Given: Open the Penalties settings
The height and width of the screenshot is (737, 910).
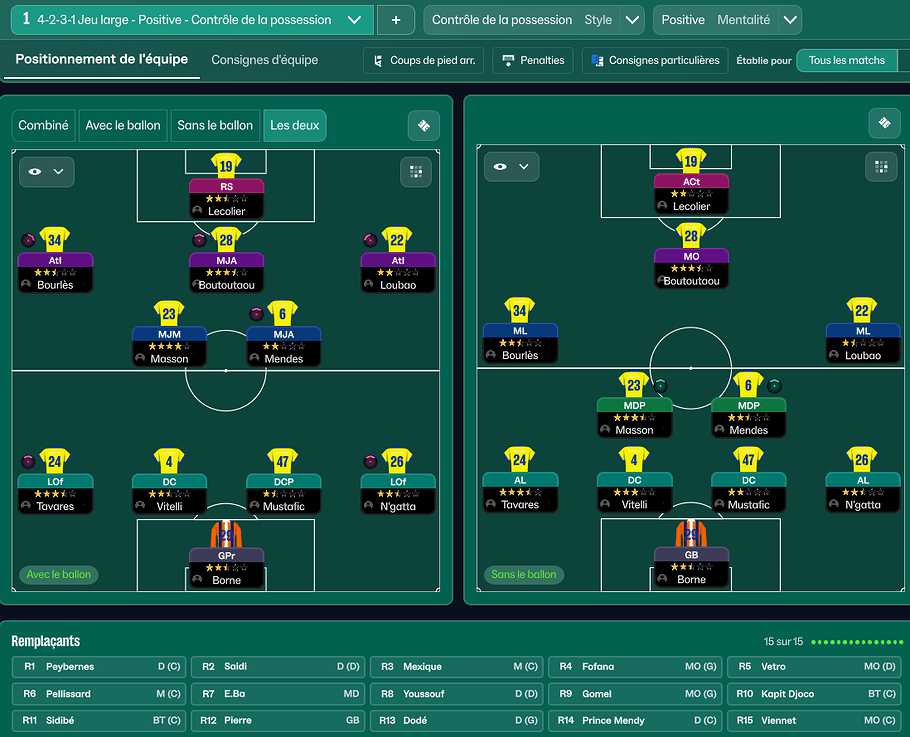Looking at the screenshot, I should point(534,60).
